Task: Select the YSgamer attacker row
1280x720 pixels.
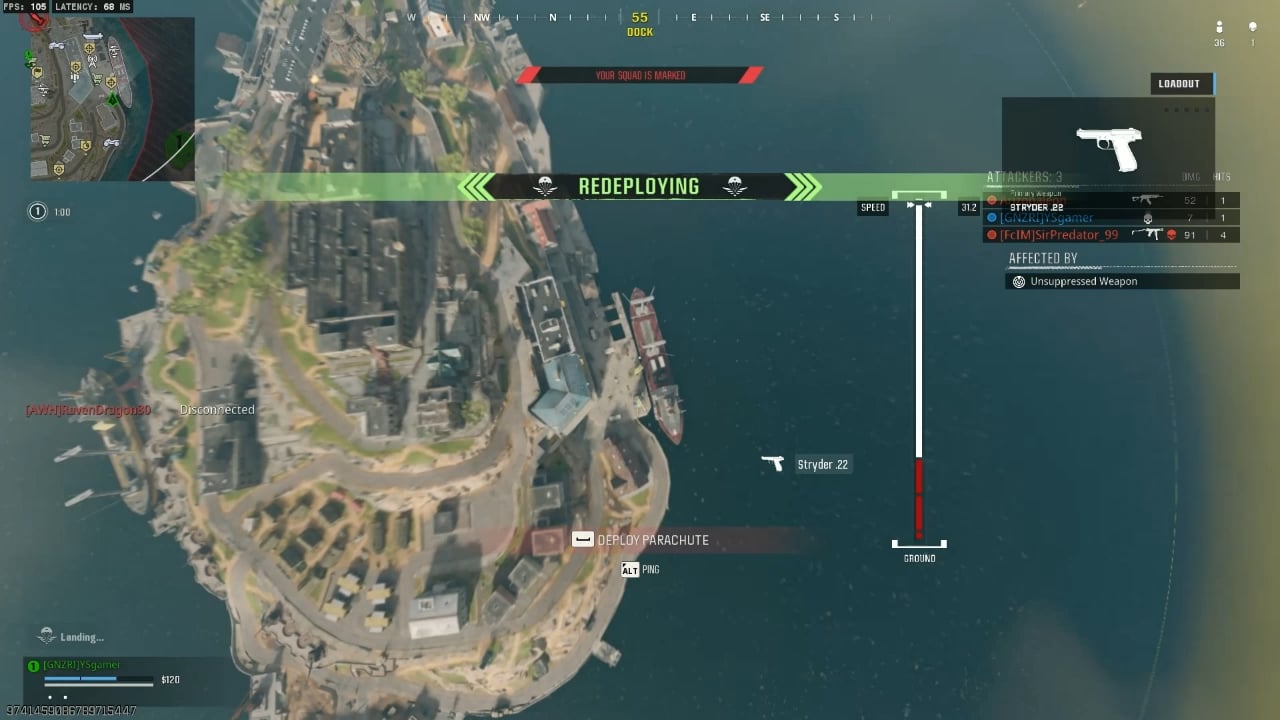Action: (x=1110, y=218)
